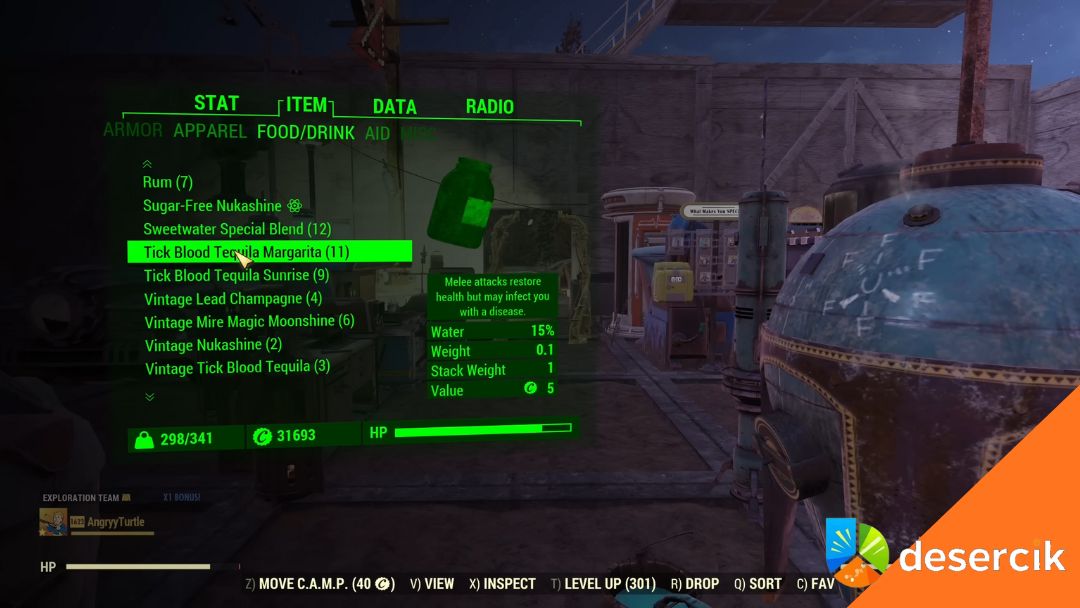Viewport: 1080px width, 608px height.
Task: Select the ITEM tab
Action: [306, 105]
